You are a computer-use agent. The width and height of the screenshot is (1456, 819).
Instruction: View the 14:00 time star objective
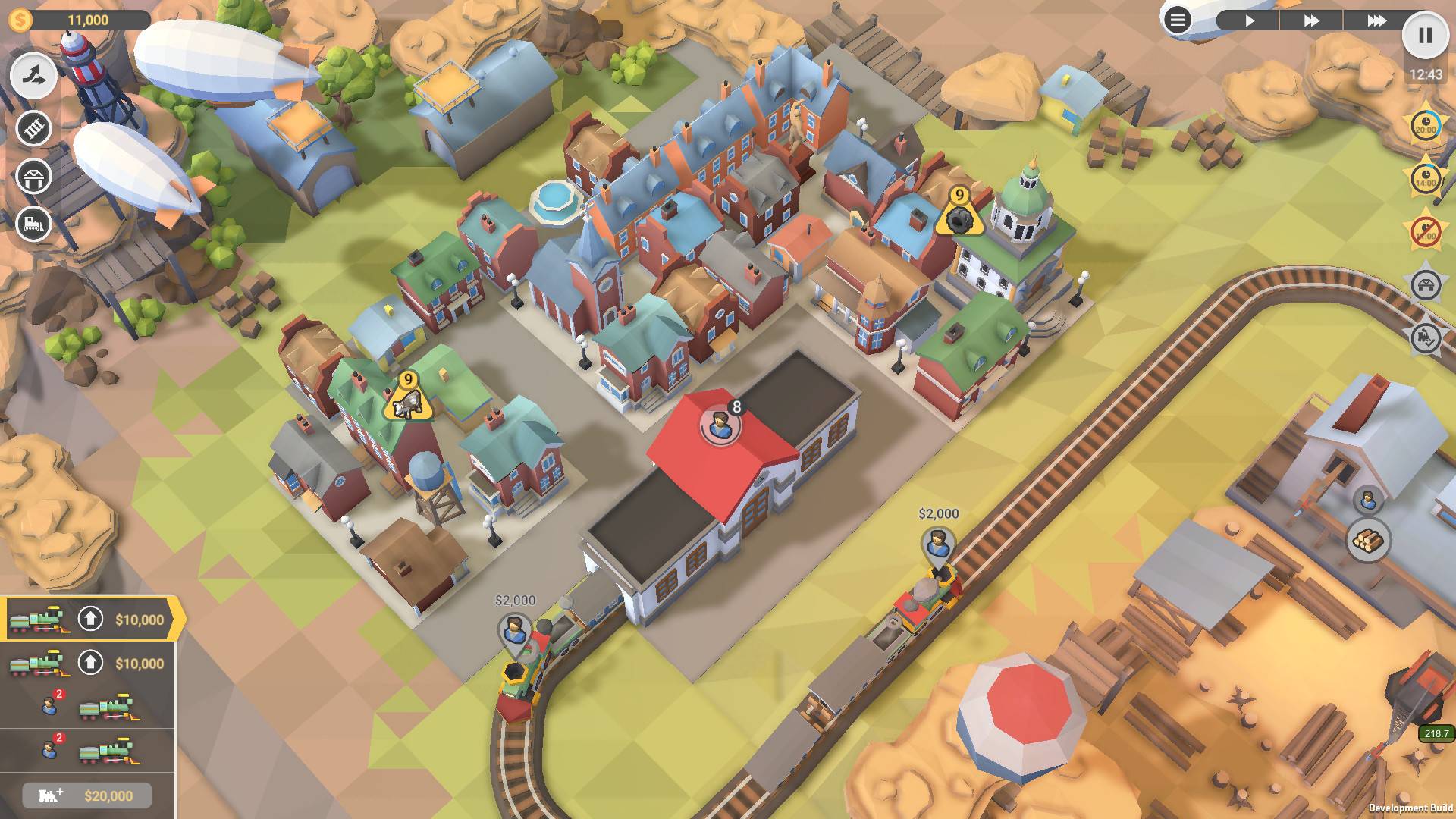[x=1426, y=179]
